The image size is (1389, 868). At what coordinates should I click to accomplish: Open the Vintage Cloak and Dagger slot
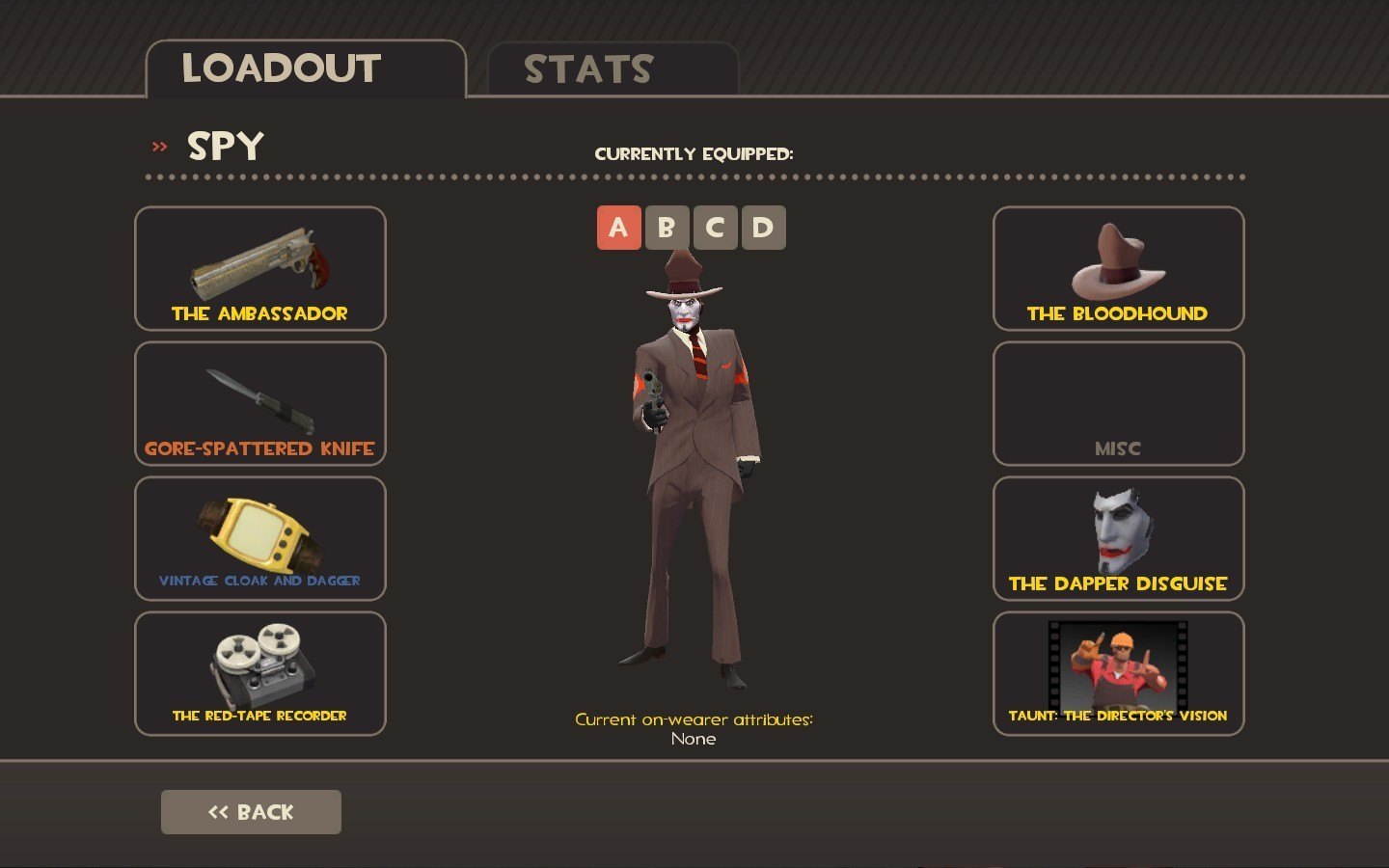click(x=259, y=539)
